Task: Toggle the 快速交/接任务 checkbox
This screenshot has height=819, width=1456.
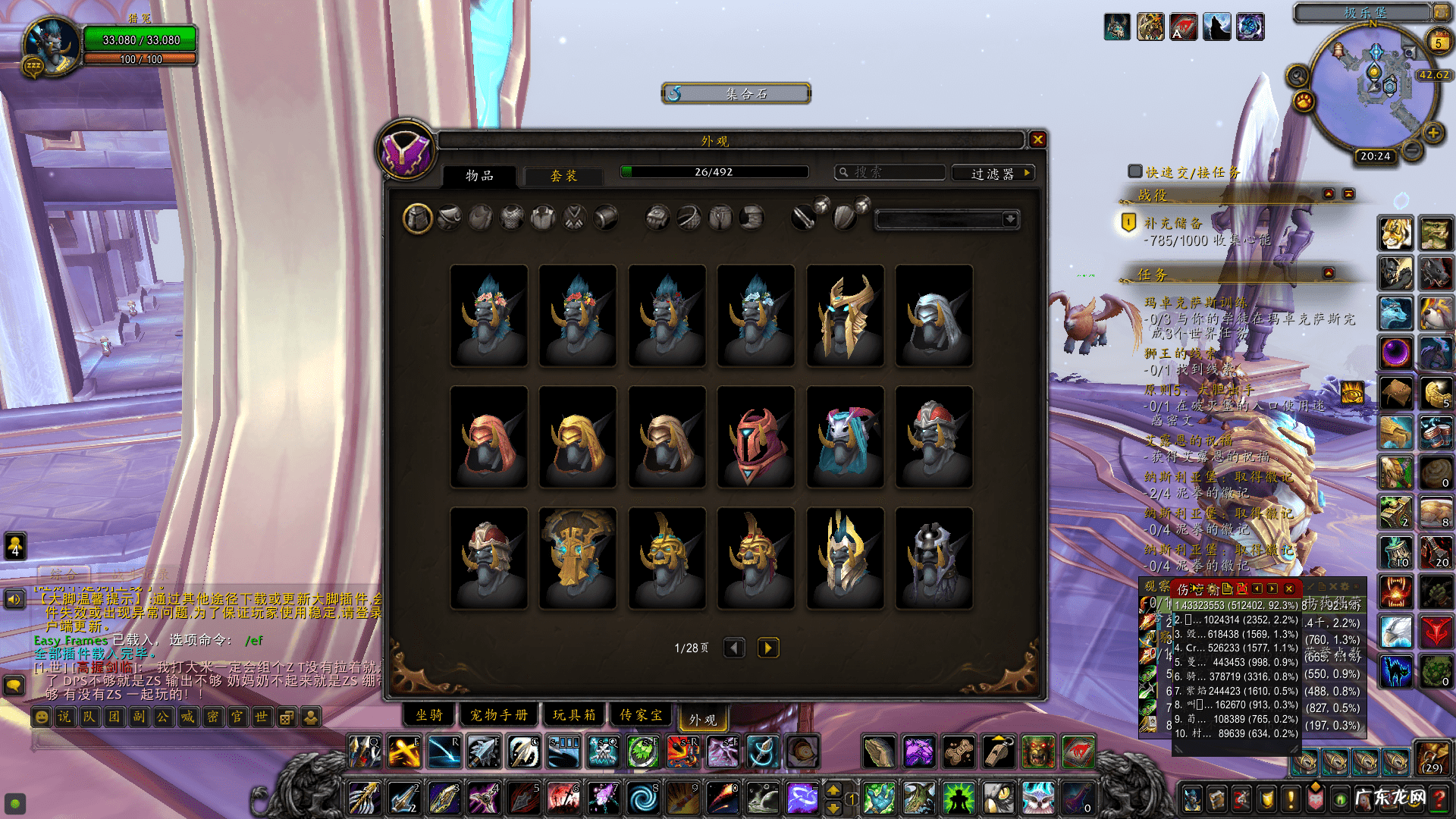Action: pos(1135,171)
